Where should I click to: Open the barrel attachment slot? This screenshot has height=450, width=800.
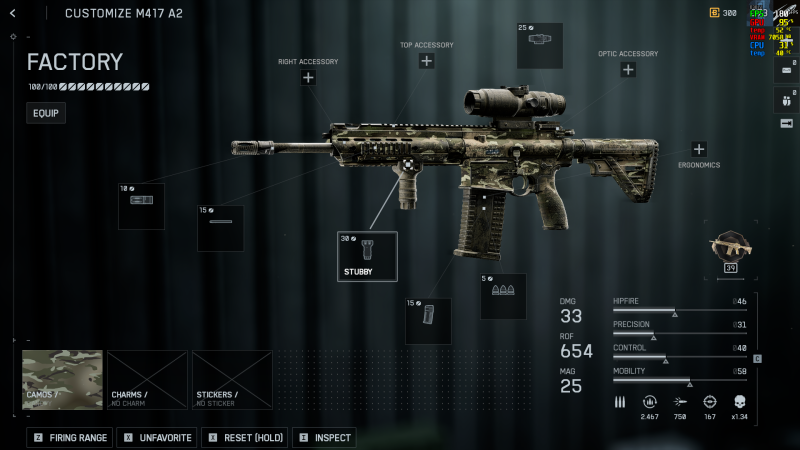pos(220,228)
